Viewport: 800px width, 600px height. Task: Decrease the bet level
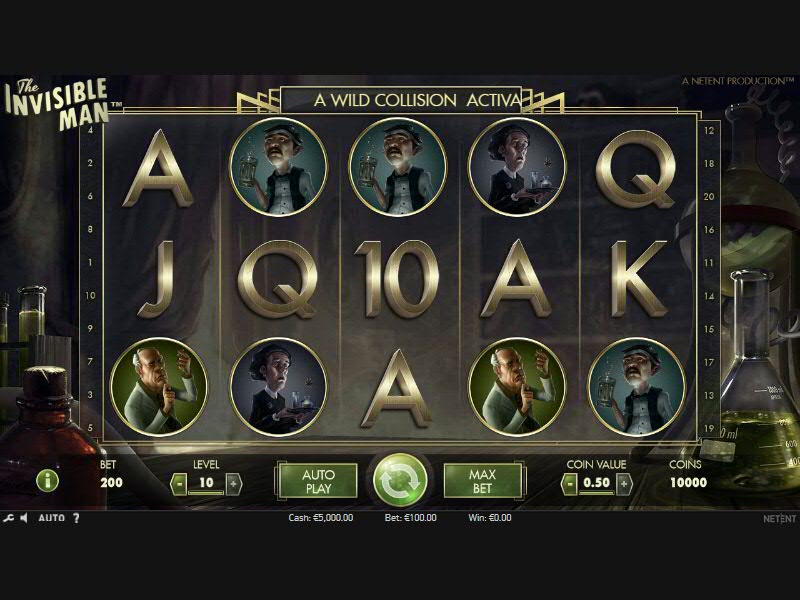point(179,483)
